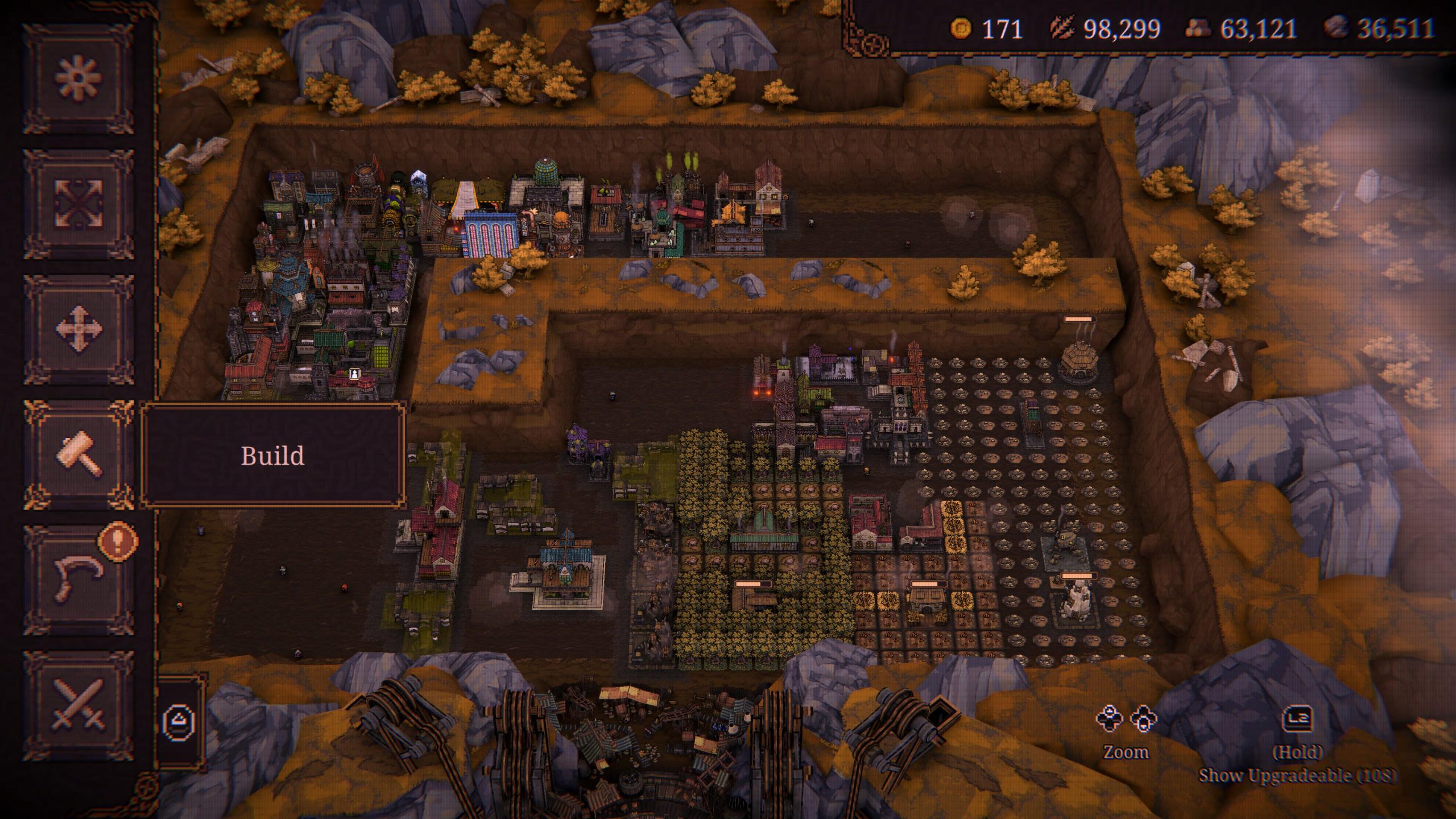Open the gear settings button
Viewport: 1456px width, 819px height.
pos(79,78)
